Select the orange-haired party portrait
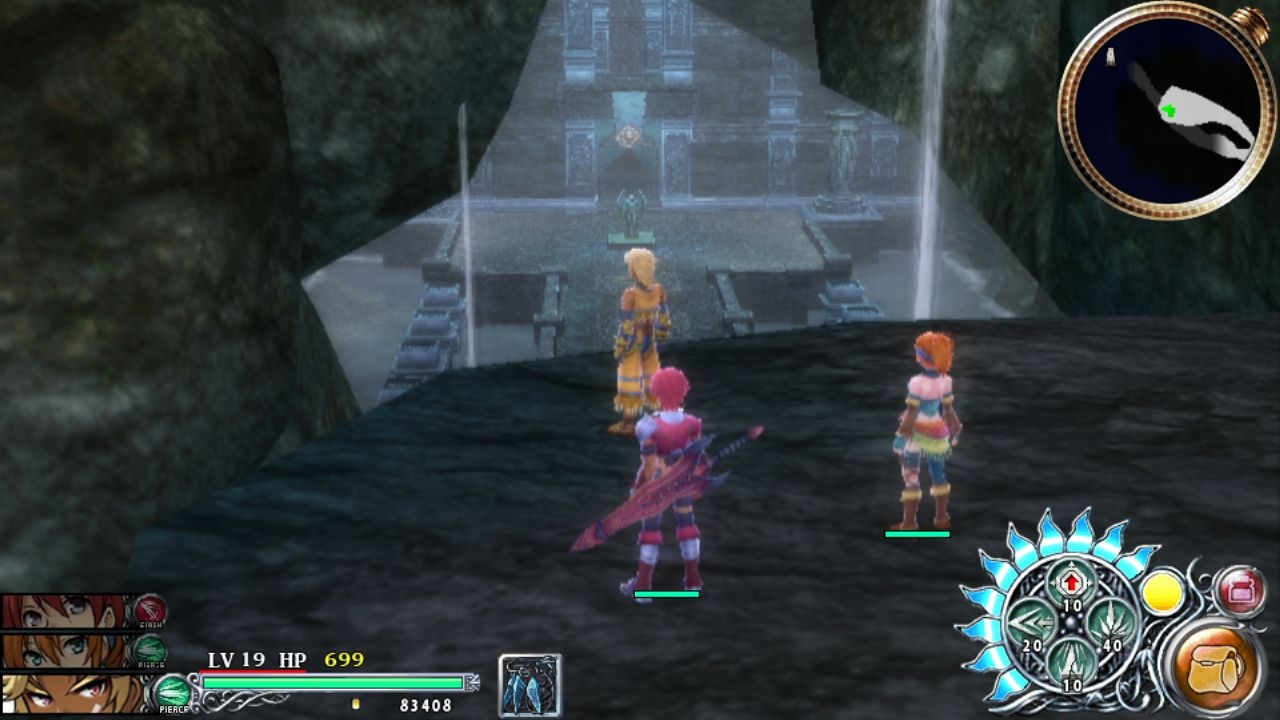Image resolution: width=1280 pixels, height=720 pixels. [68, 651]
